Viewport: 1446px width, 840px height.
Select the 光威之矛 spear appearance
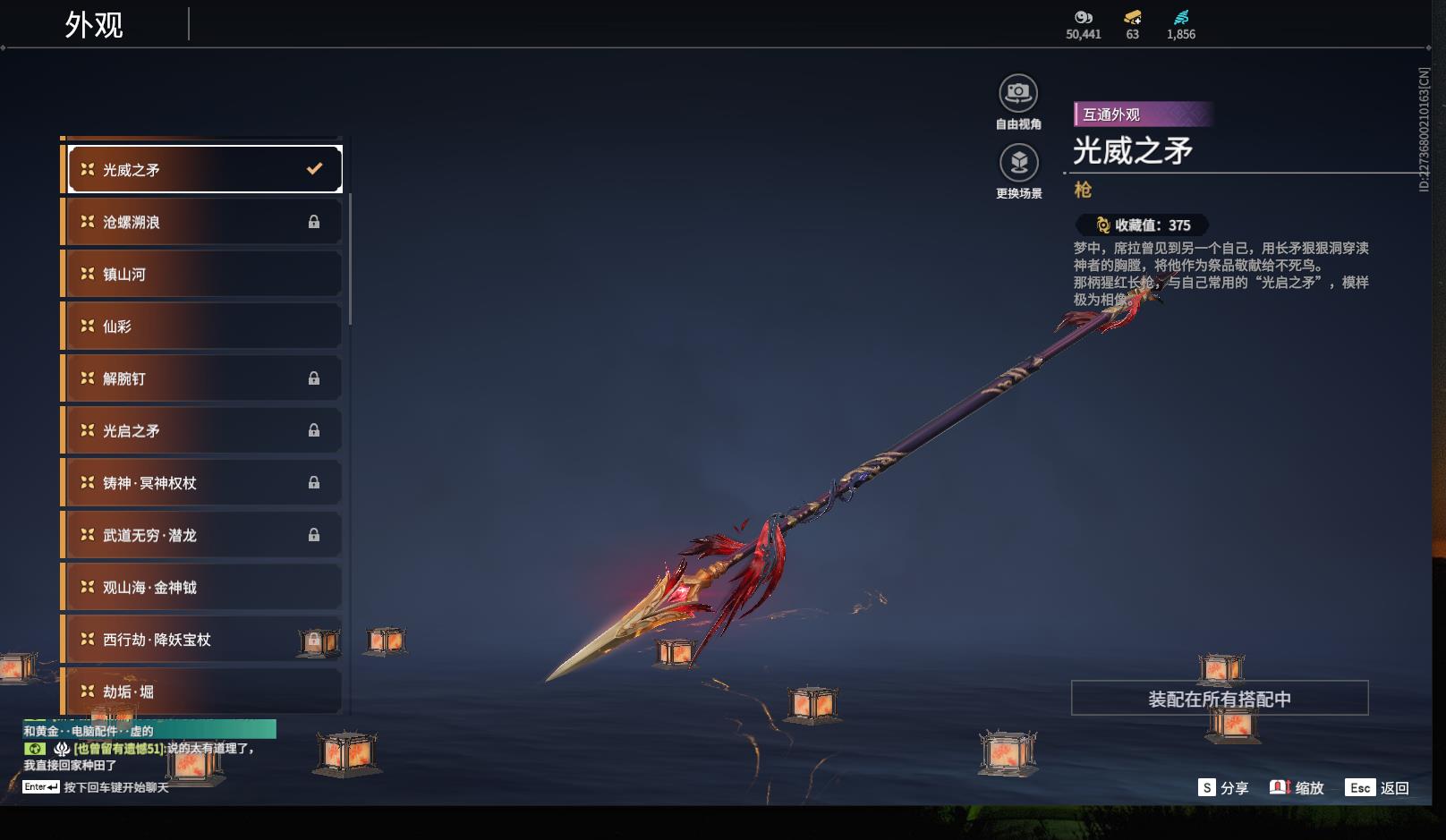[x=204, y=169]
